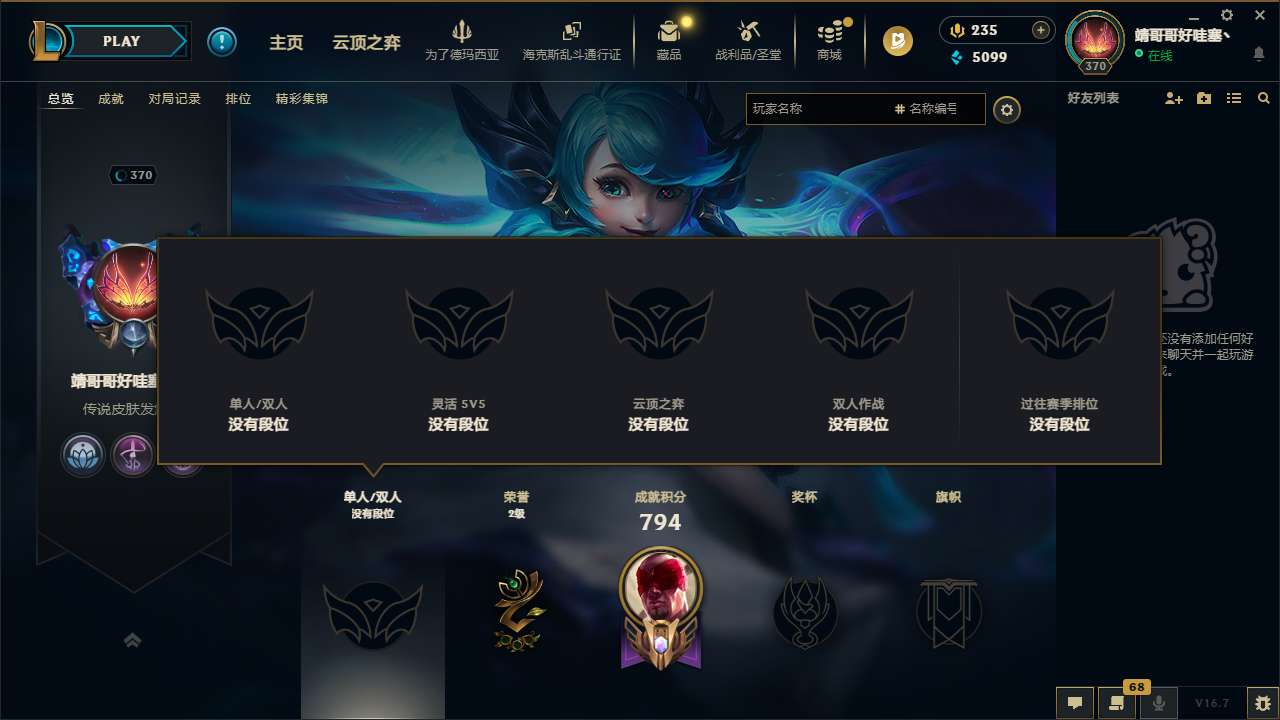Viewport: 1280px width, 720px height.
Task: Open summoner search settings gear
Action: coord(1007,109)
